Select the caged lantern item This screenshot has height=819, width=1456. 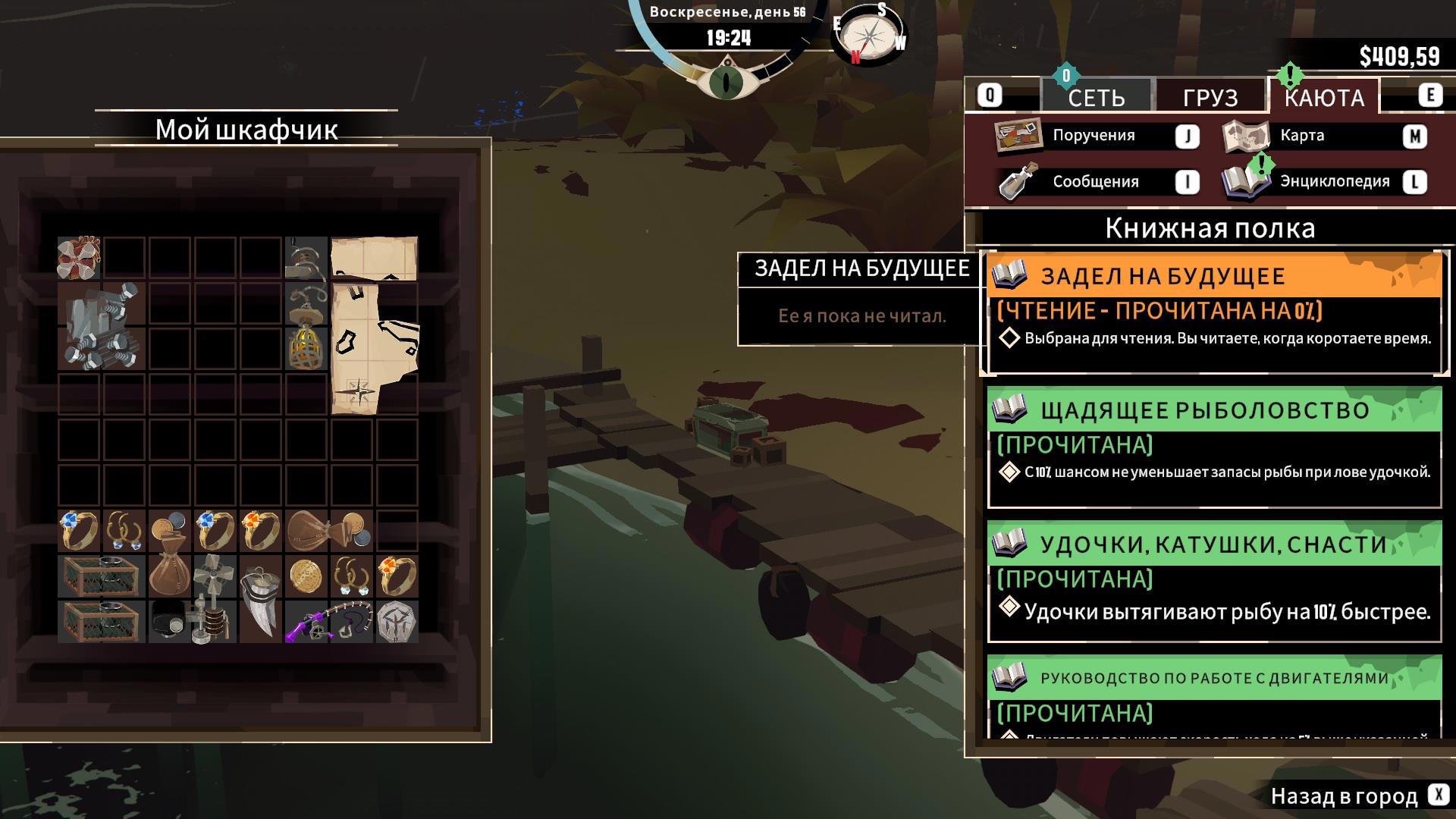[306, 347]
